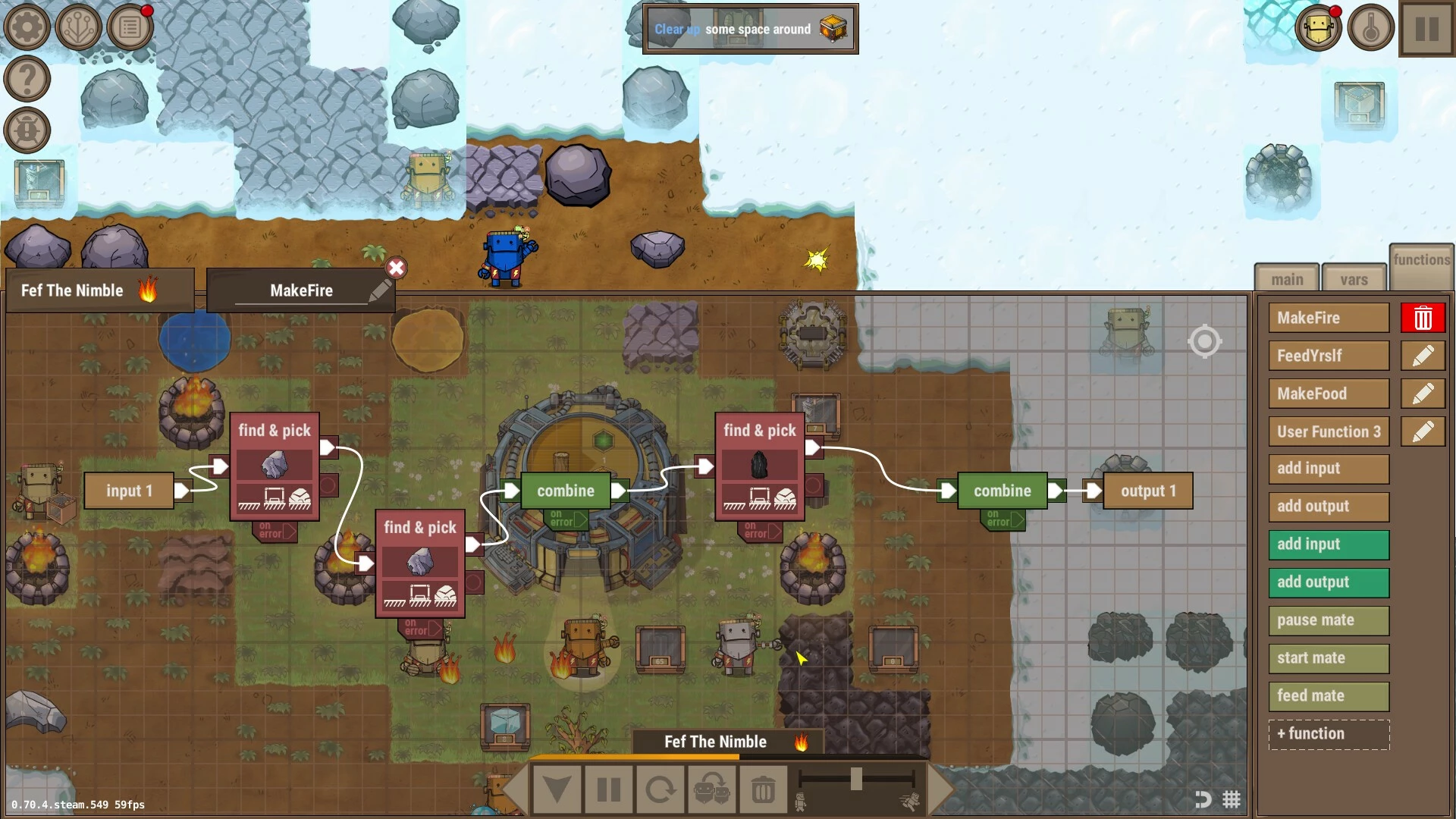Select the feed mate block
1456x819 pixels.
[1329, 696]
